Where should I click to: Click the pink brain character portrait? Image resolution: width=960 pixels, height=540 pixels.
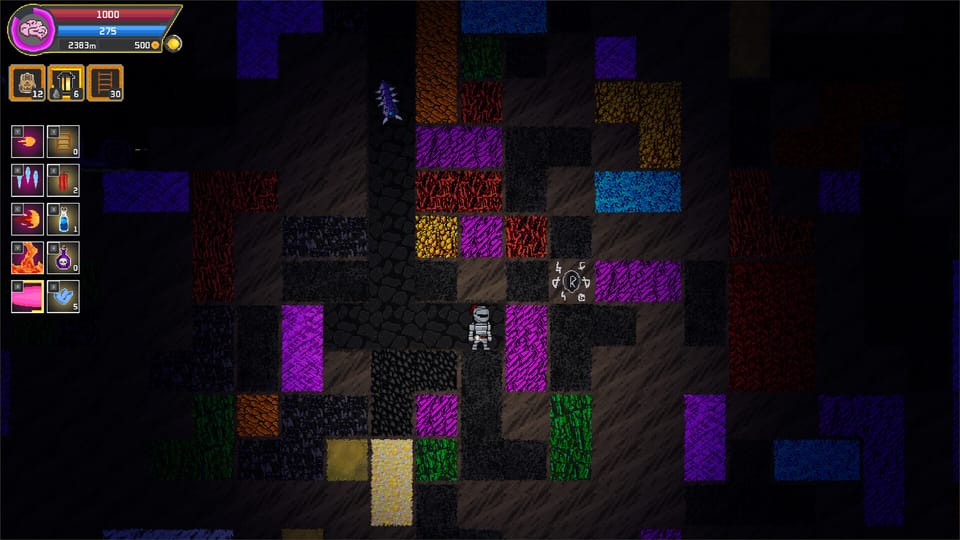tap(29, 30)
